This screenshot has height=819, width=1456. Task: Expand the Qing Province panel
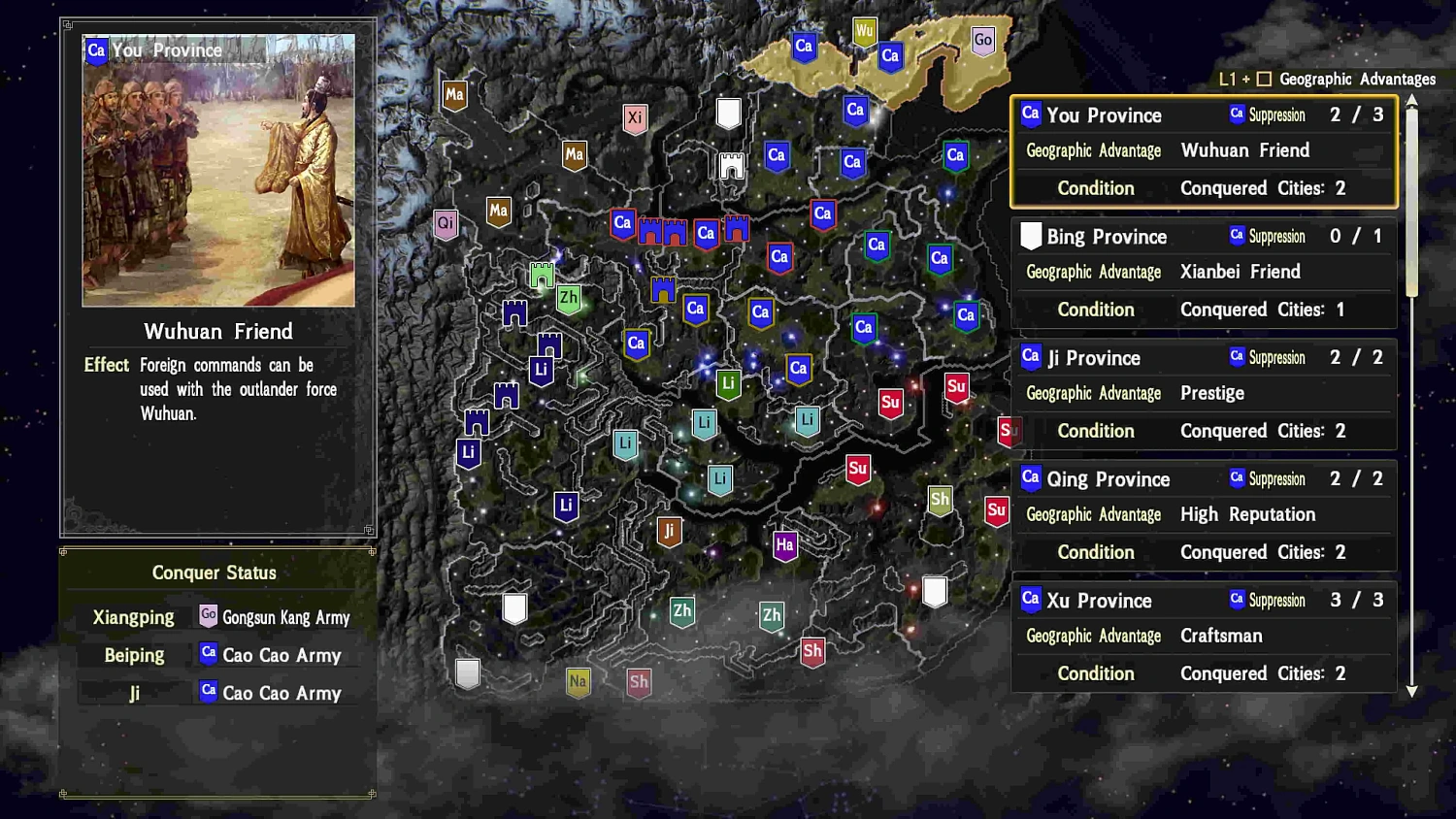click(1109, 478)
